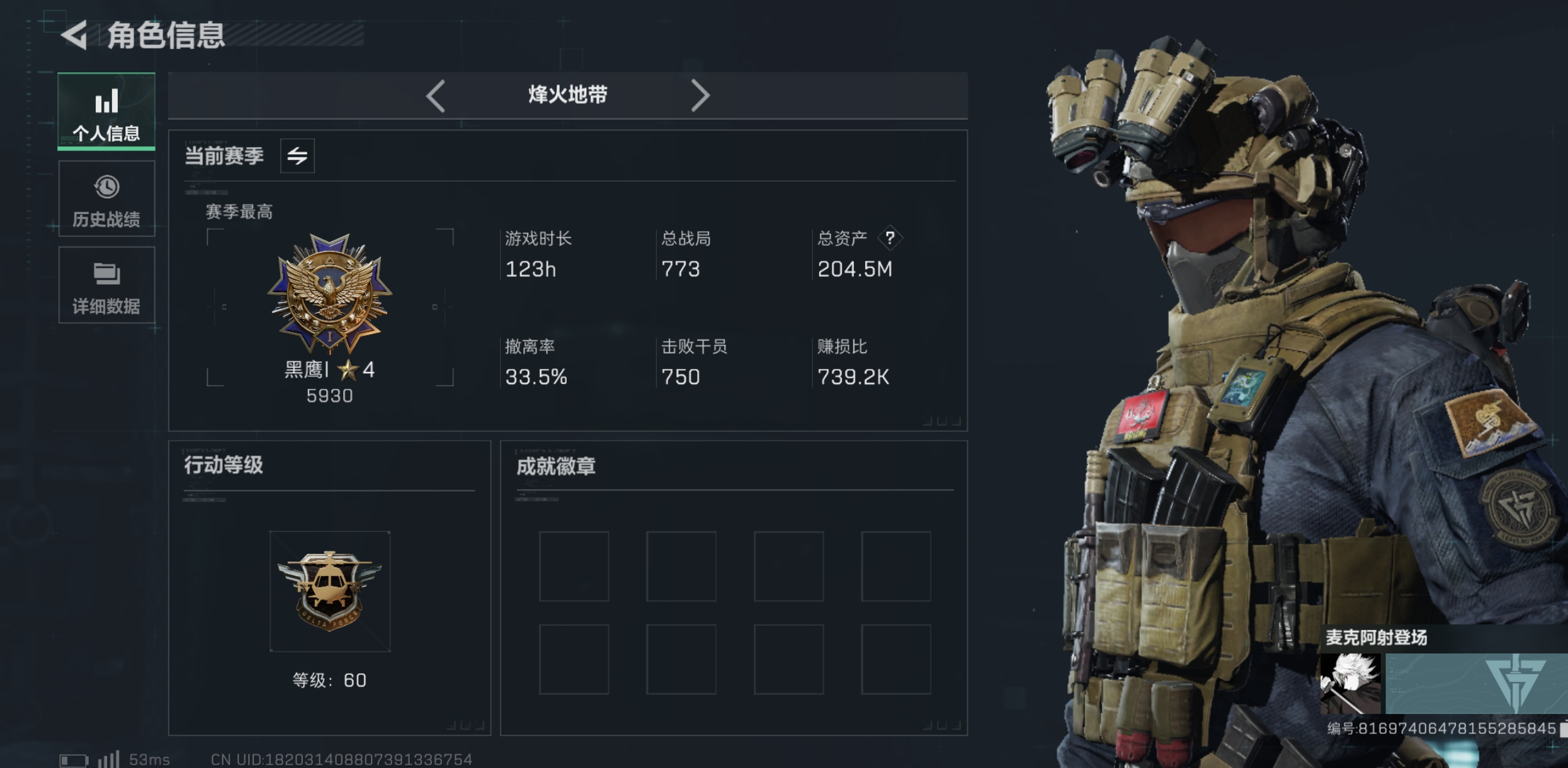Switch to the 历史战绩 tab
1568x768 pixels.
tap(106, 199)
